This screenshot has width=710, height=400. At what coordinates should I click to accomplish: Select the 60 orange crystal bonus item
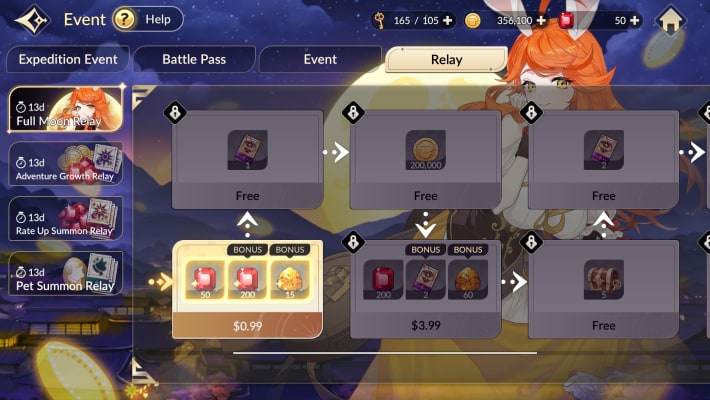(467, 280)
